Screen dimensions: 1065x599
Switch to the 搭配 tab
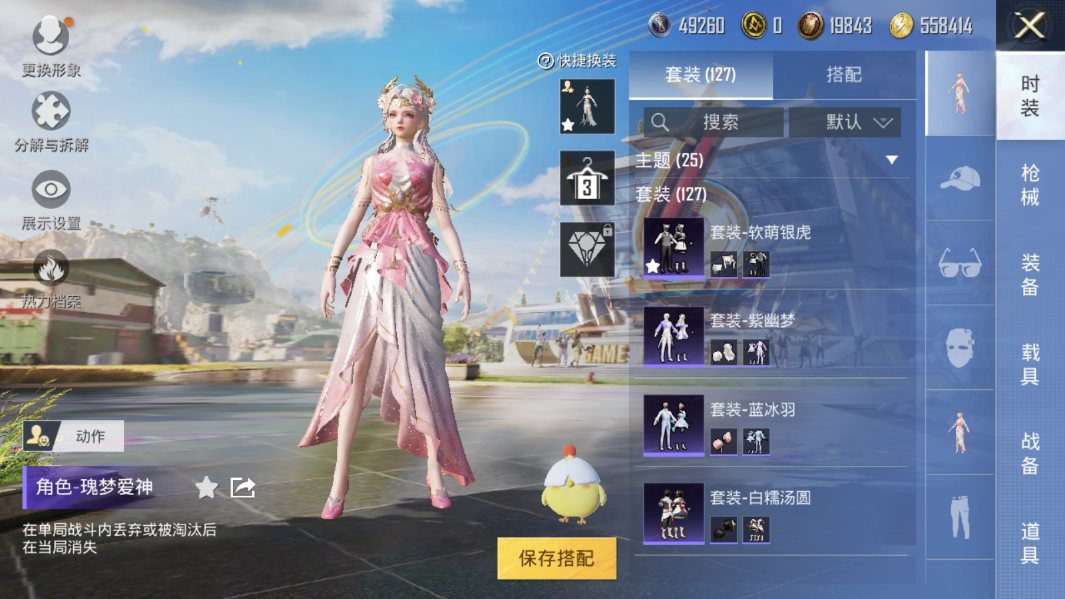click(x=844, y=75)
